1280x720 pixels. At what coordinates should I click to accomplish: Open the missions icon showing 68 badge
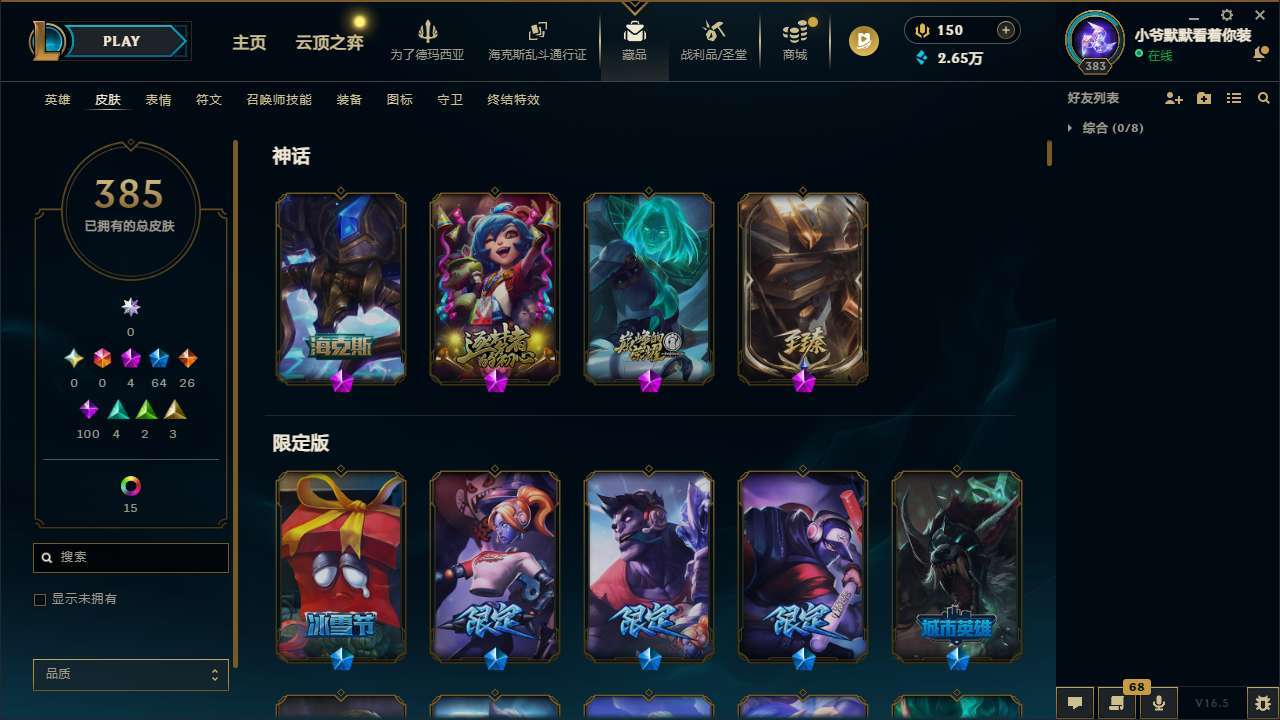coord(1115,702)
